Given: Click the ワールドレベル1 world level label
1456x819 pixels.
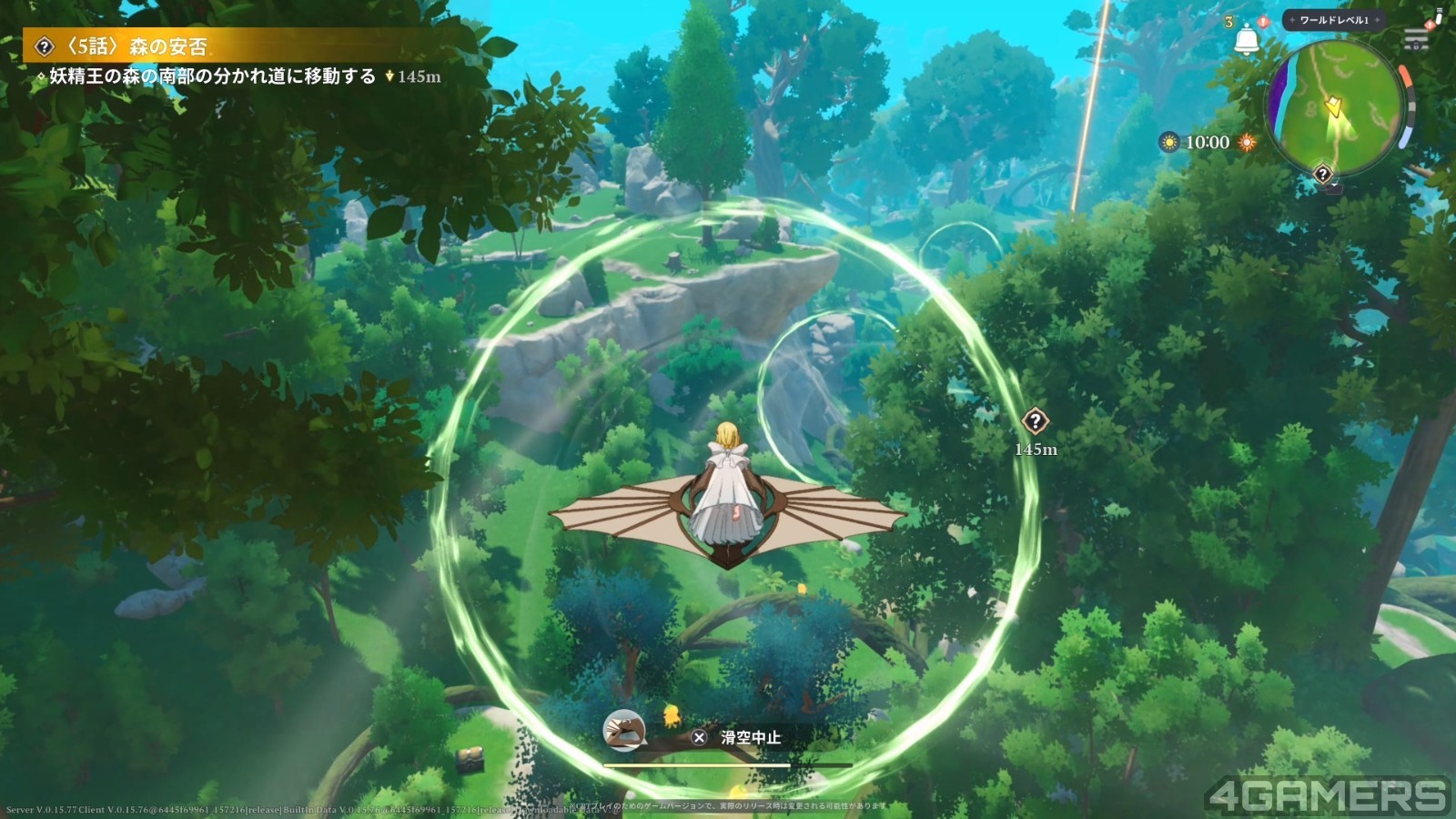Looking at the screenshot, I should point(1333,20).
